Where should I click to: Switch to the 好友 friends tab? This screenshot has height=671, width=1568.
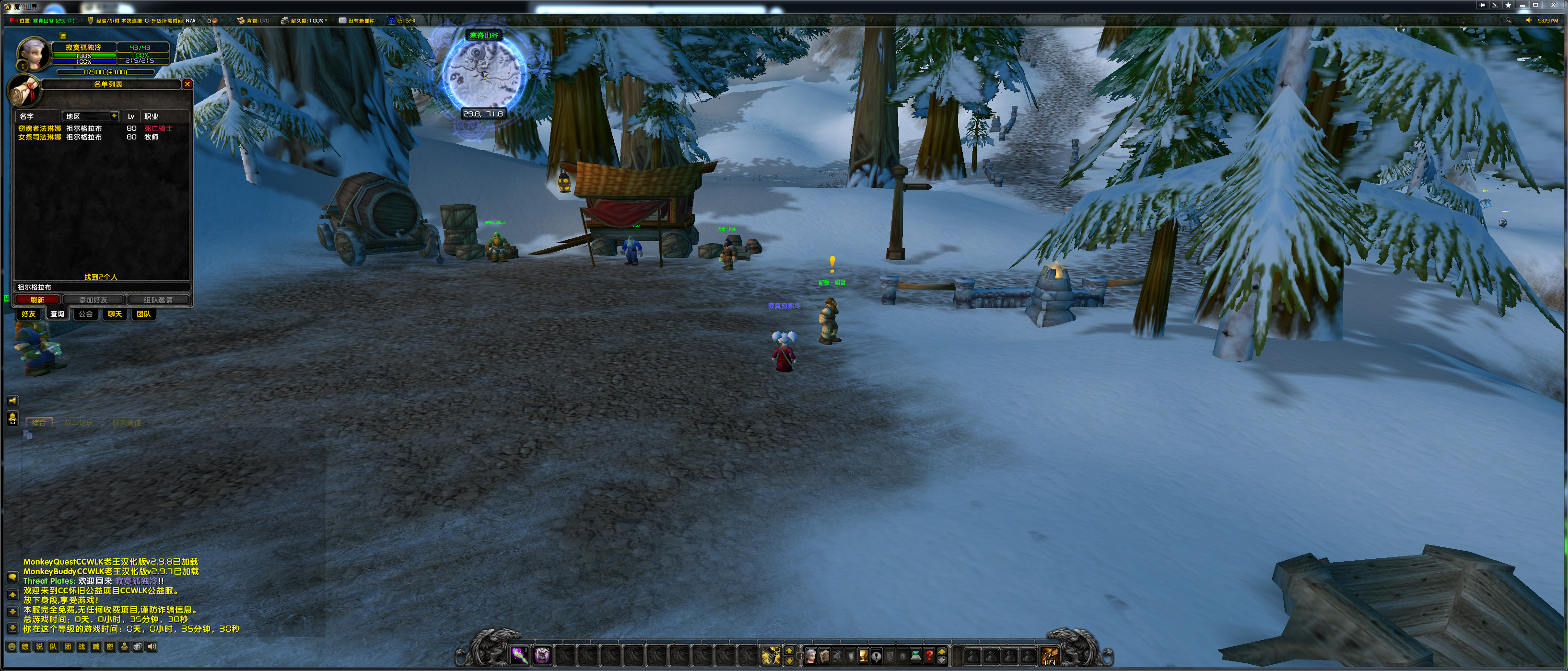coord(29,314)
